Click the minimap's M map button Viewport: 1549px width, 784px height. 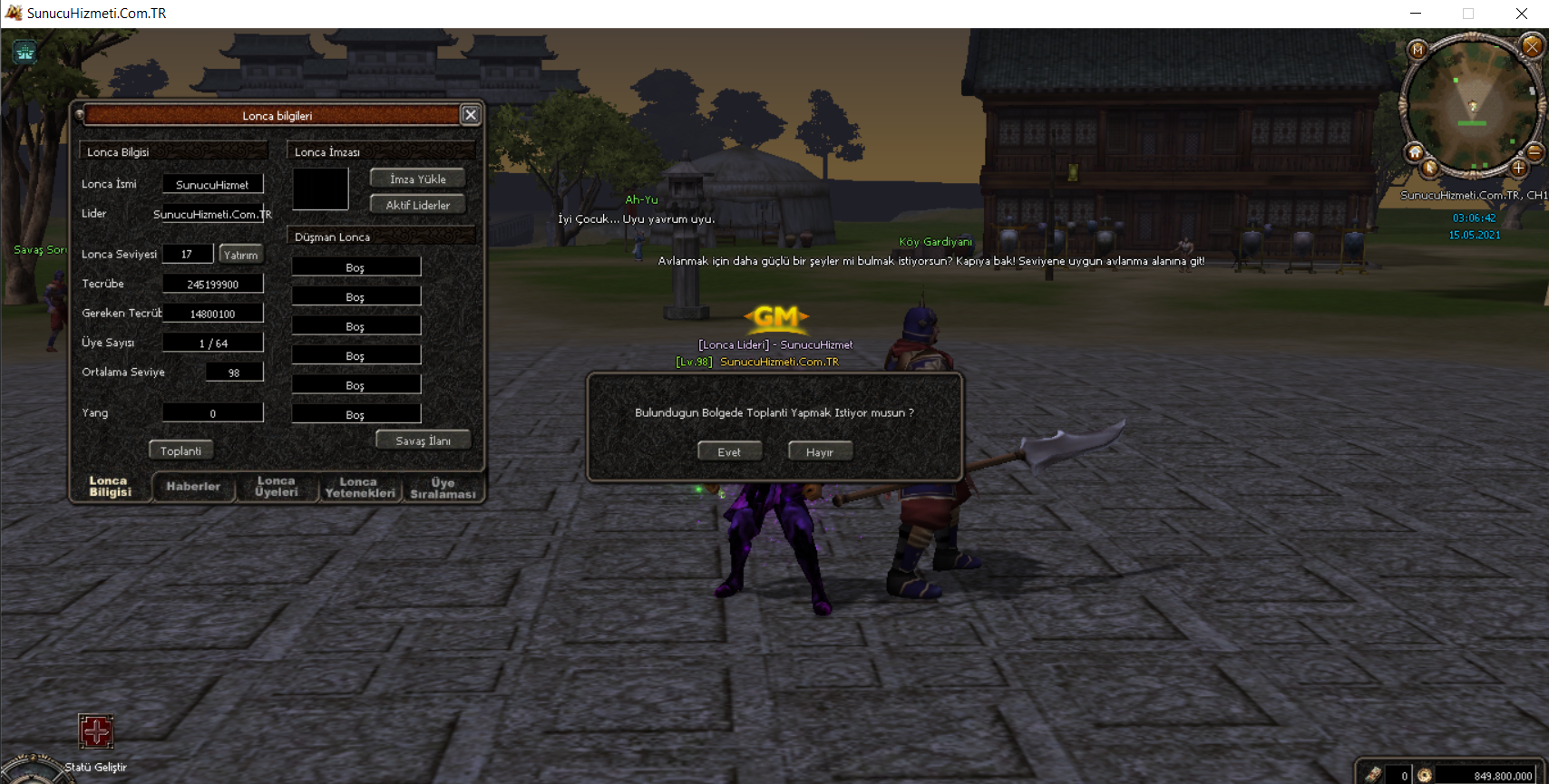click(1417, 50)
